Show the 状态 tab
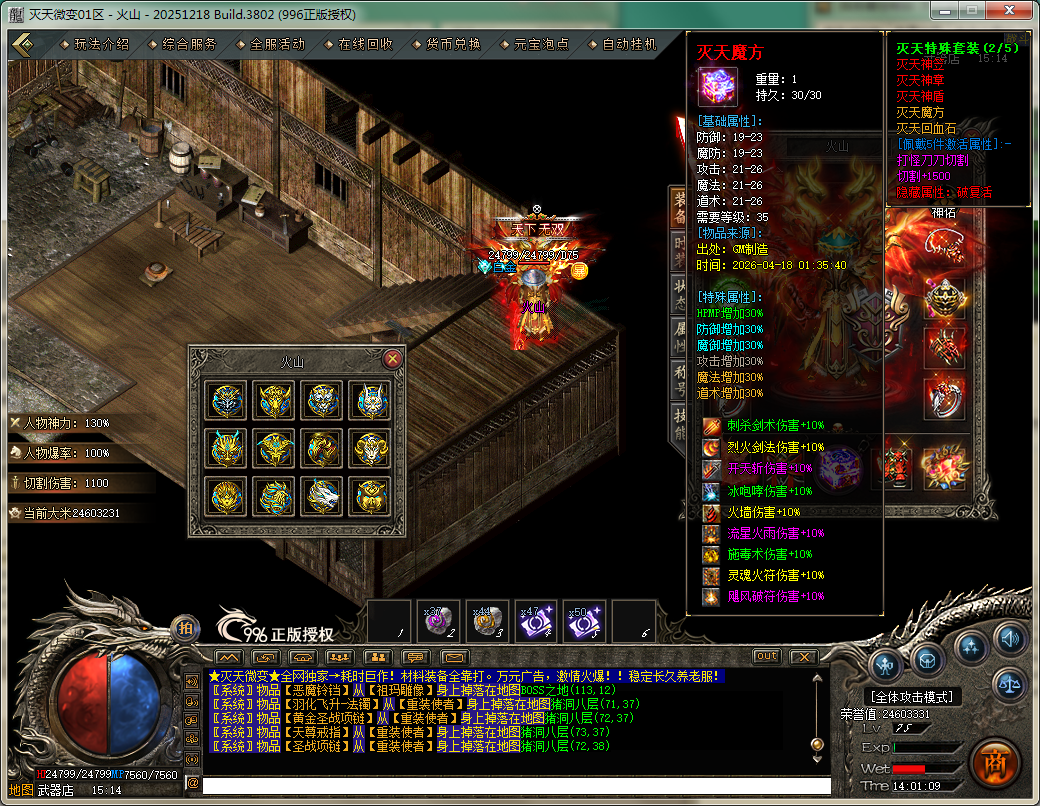1040x806 pixels. coord(680,297)
